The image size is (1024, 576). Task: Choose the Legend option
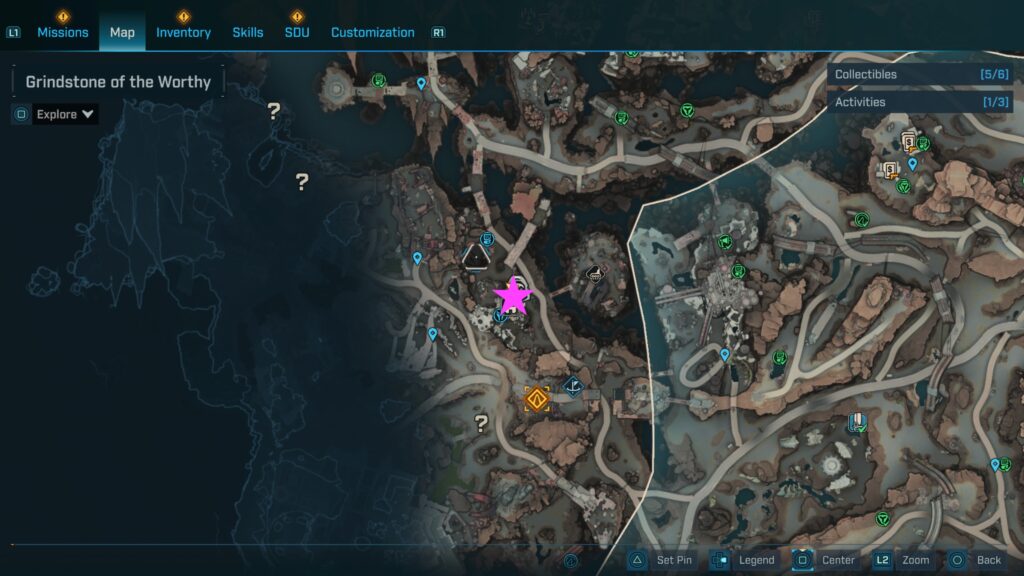pos(744,560)
